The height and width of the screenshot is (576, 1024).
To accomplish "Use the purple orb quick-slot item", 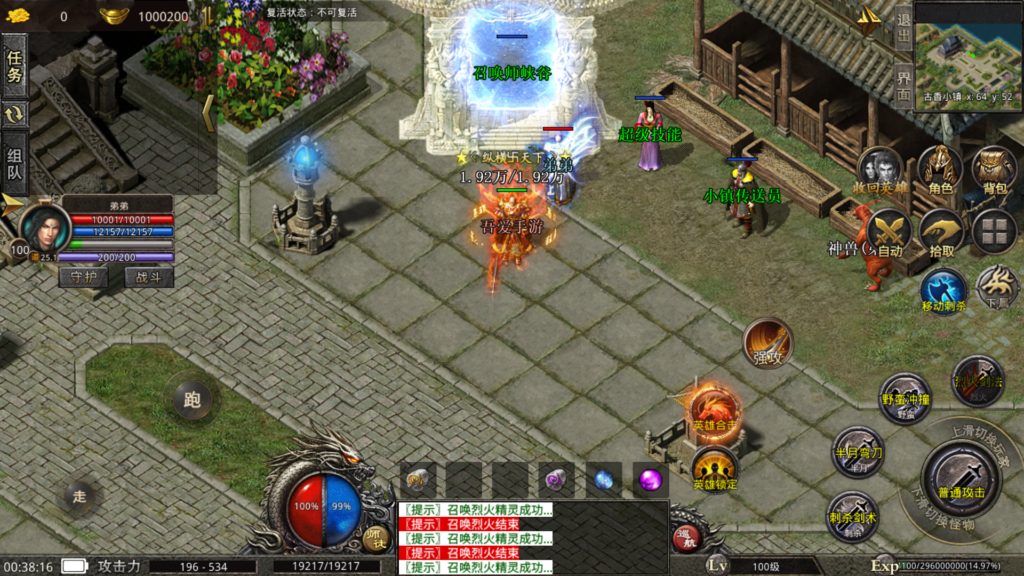I will [x=651, y=480].
